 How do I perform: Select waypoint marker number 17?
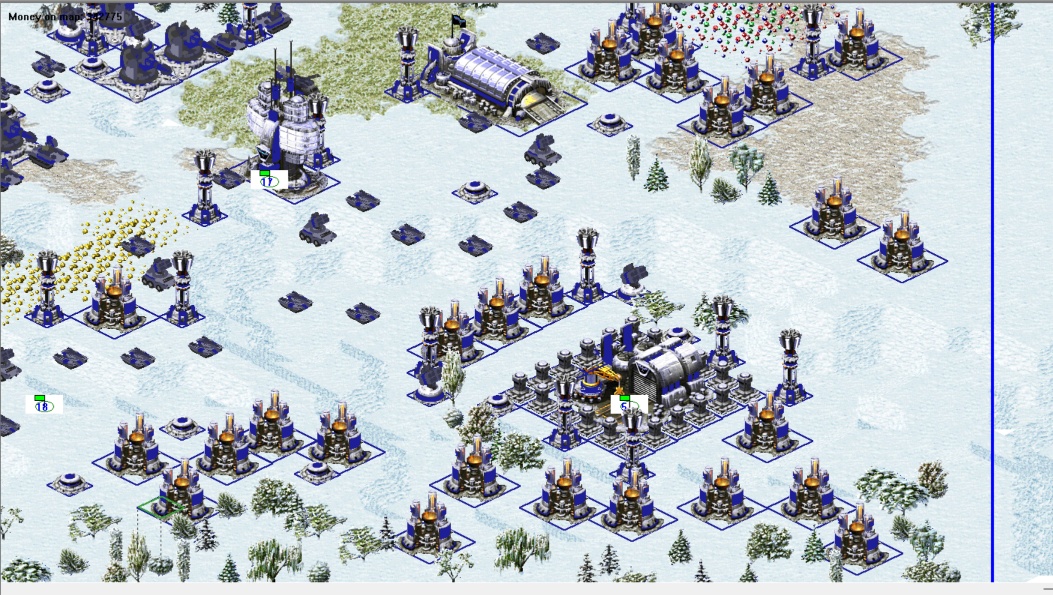tap(268, 180)
